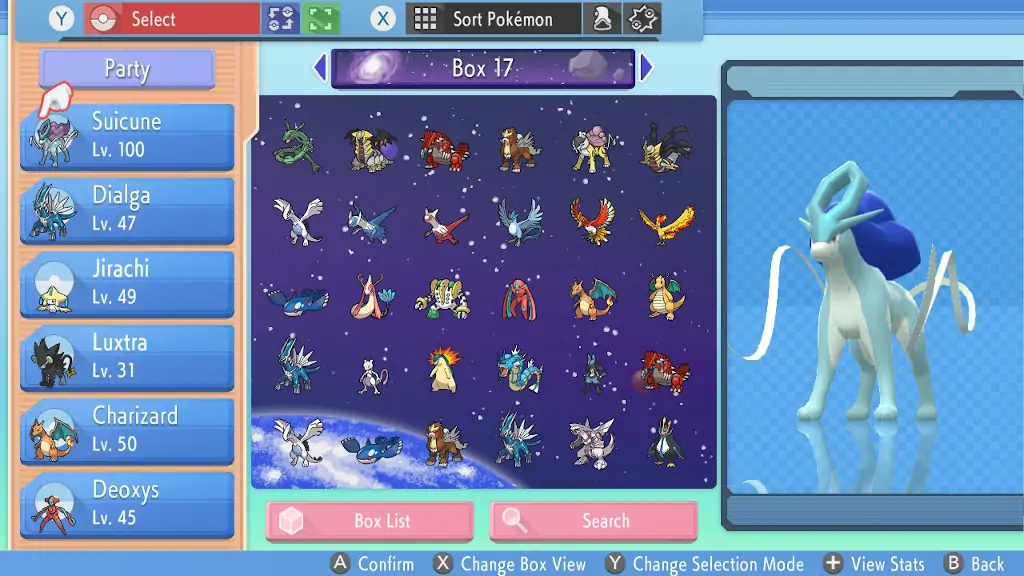
Task: Go to the previous box with left arrow
Action: click(320, 68)
